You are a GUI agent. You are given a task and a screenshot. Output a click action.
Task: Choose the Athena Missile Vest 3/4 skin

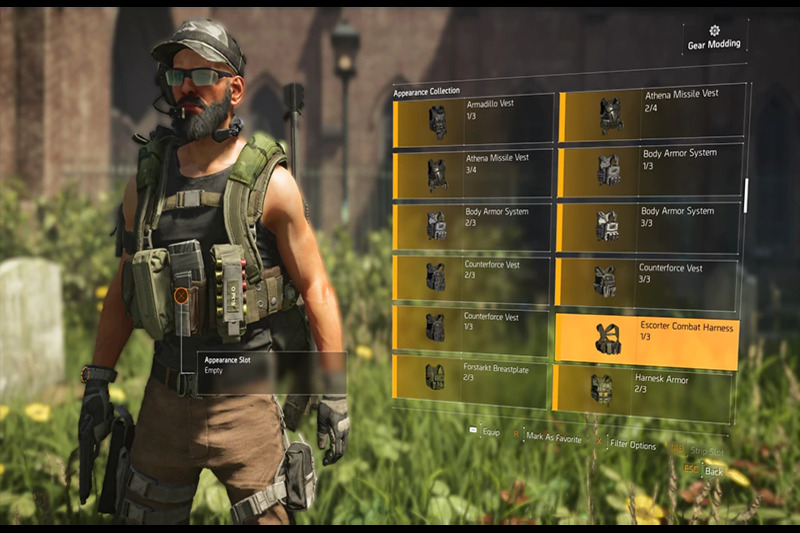click(473, 174)
